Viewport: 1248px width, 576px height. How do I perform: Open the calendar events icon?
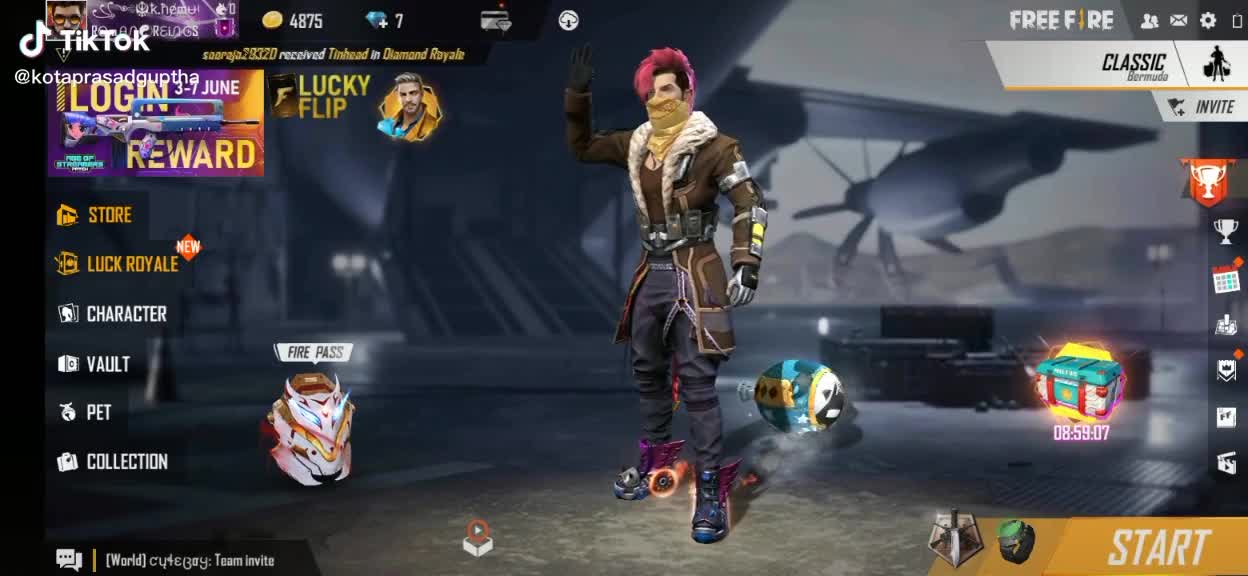1227,279
